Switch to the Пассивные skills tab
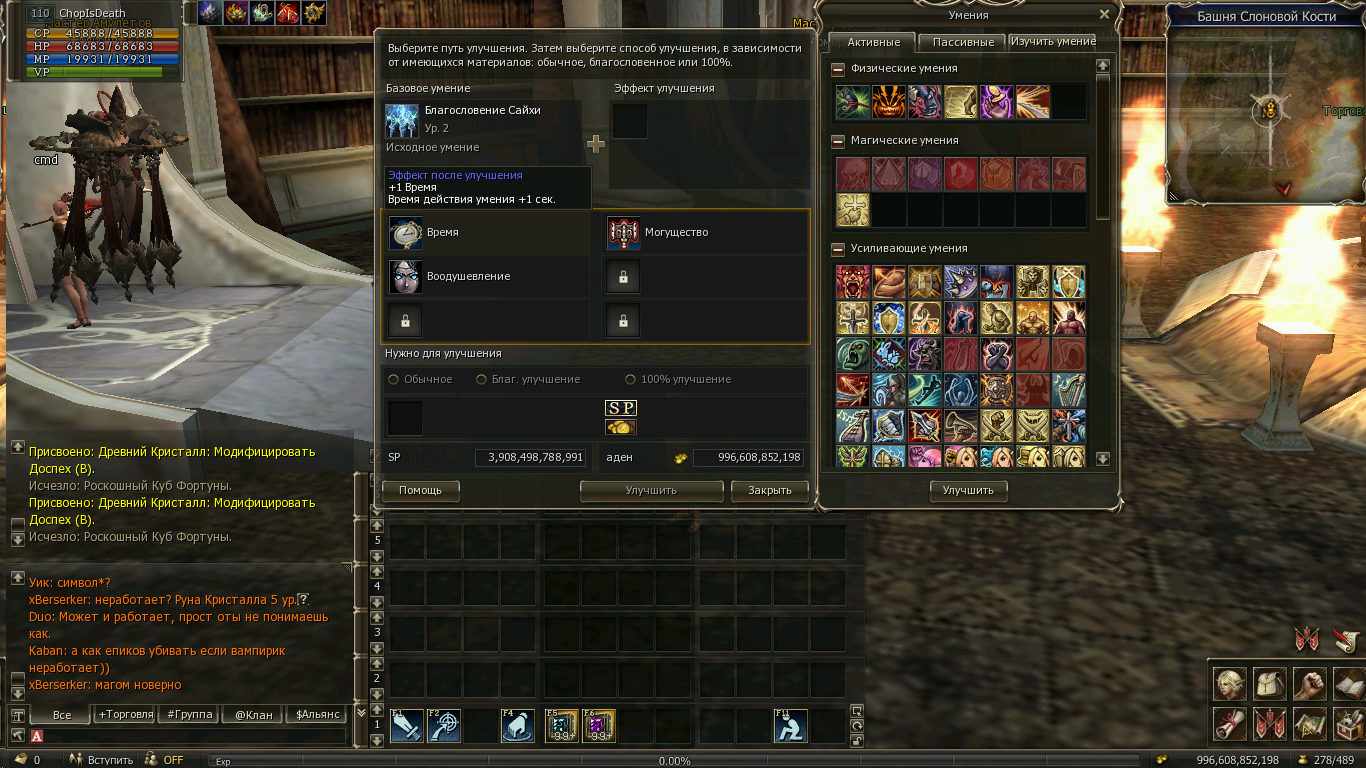Viewport: 1366px width, 768px height. click(x=962, y=42)
